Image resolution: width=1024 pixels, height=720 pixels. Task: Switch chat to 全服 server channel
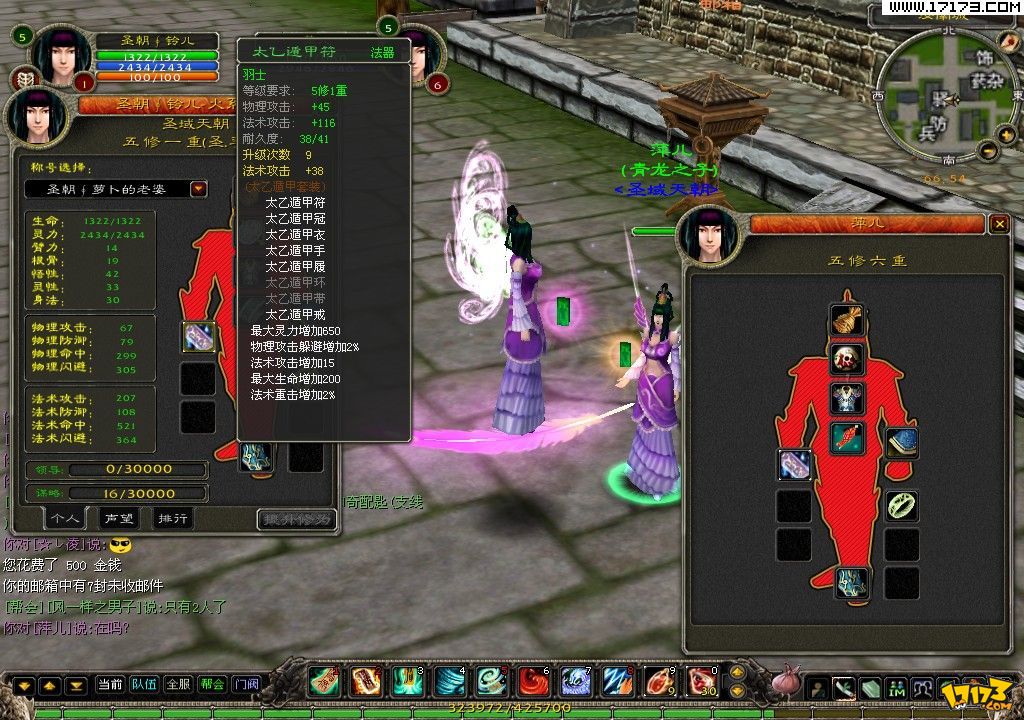coord(178,685)
